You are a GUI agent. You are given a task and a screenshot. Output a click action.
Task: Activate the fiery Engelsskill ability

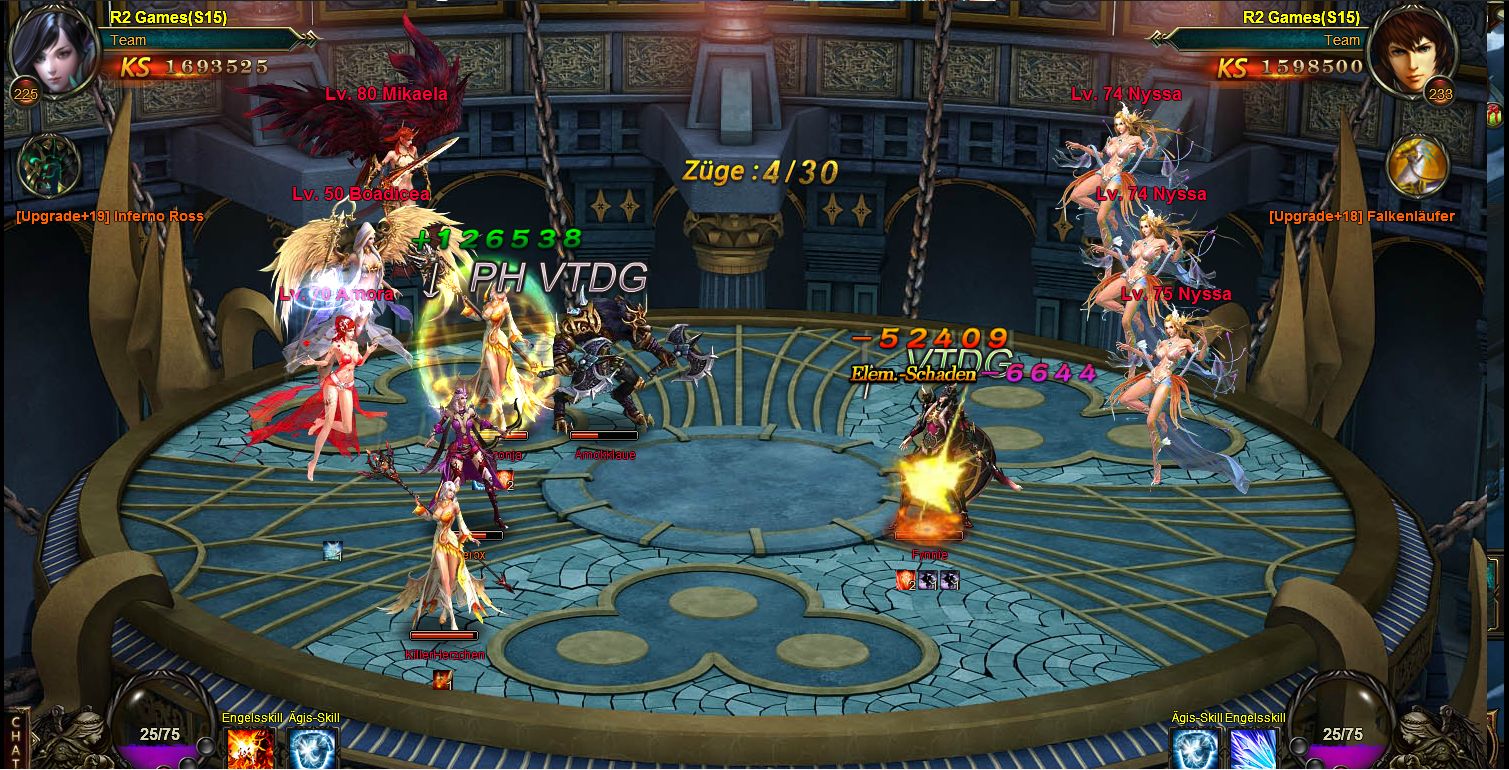(x=250, y=749)
